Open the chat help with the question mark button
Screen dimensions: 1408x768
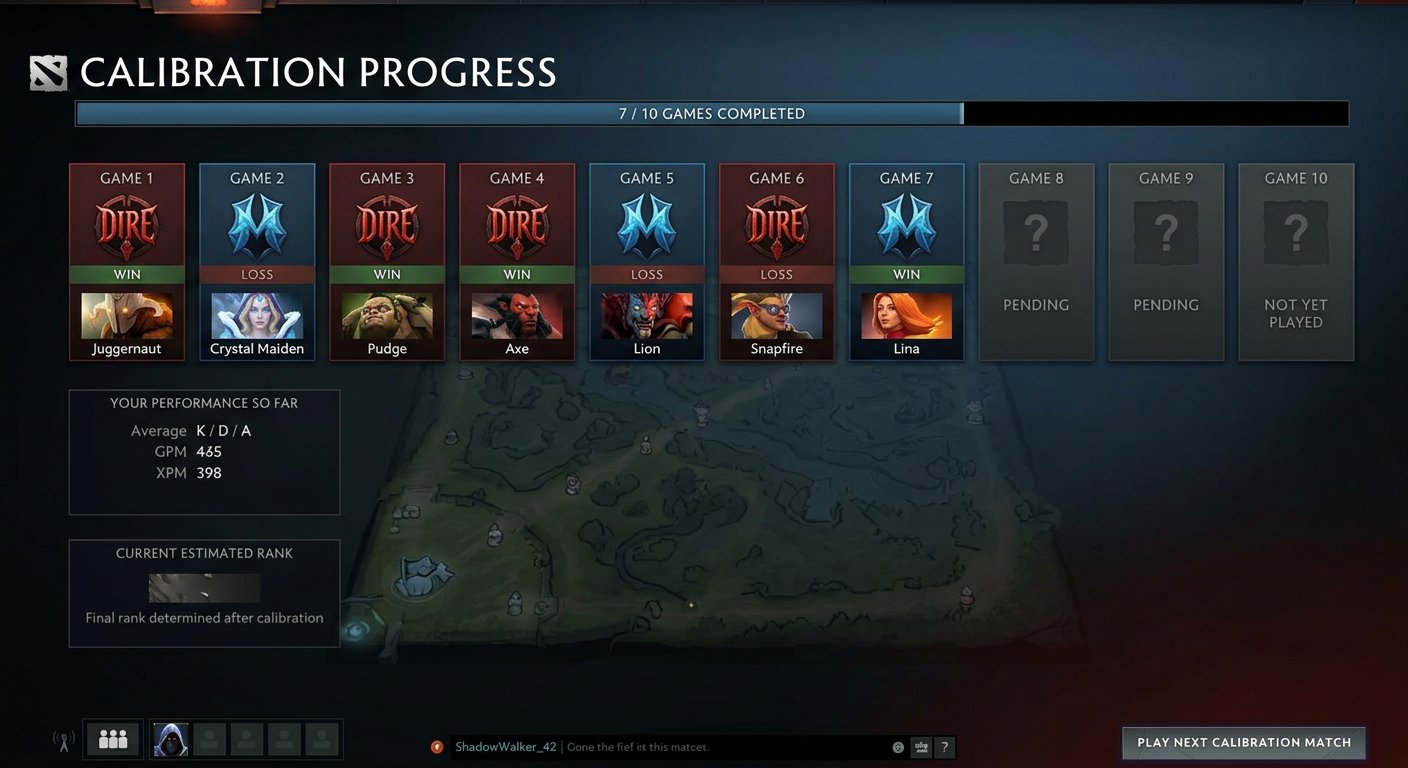[944, 747]
